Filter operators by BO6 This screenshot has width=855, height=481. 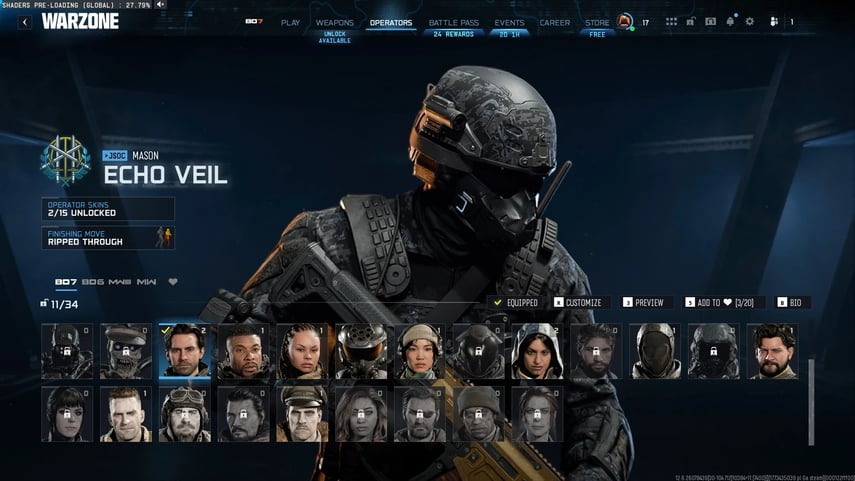93,282
